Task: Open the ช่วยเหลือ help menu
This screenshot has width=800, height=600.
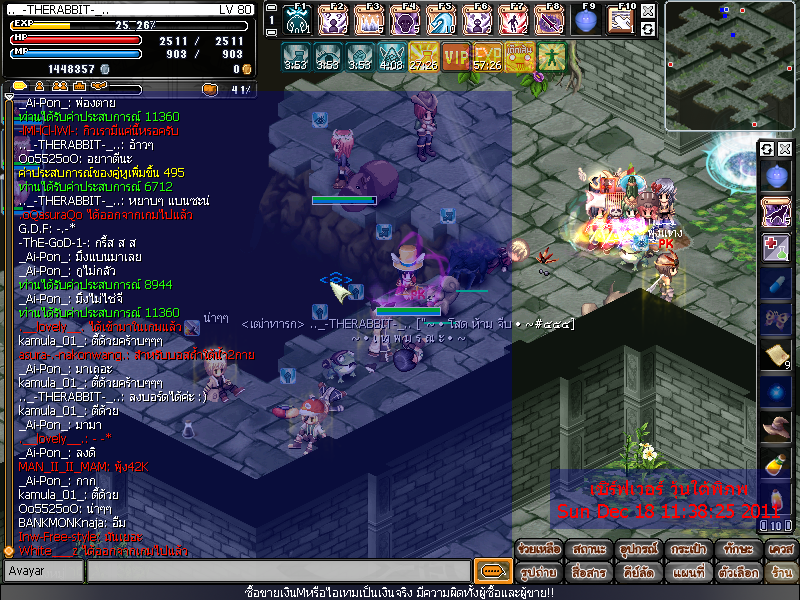Action: point(537,549)
